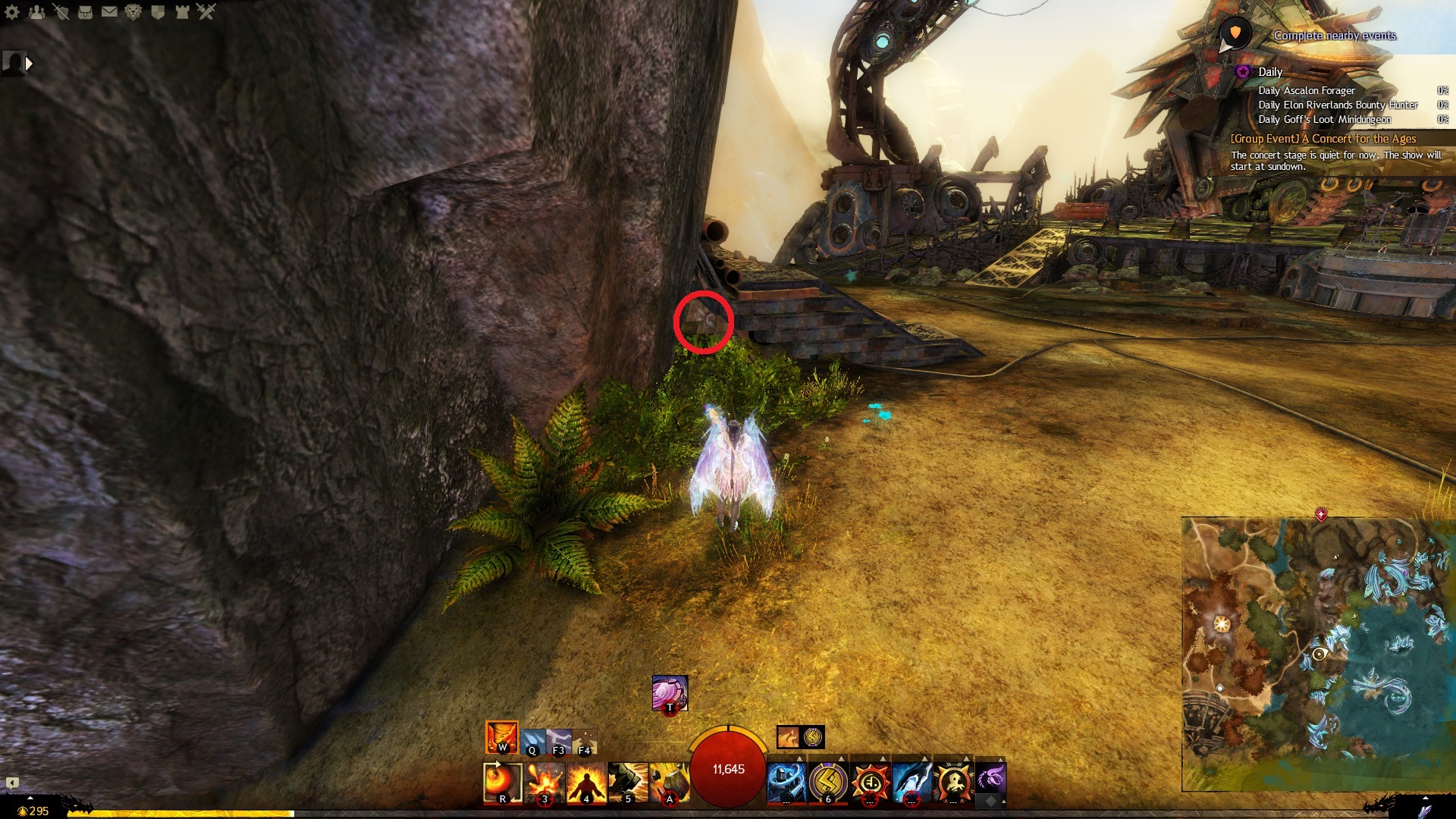Open the World vs World castle tower icon
This screenshot has width=1456, height=819.
182,11
